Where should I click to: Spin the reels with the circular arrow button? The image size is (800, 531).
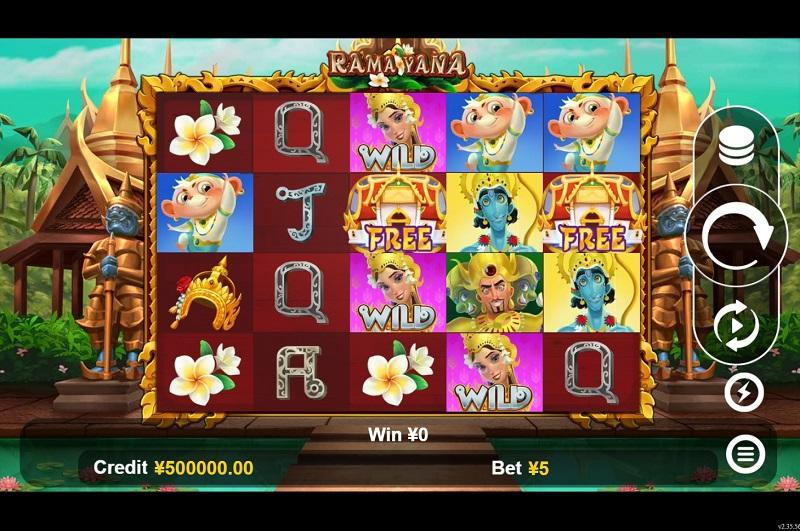pos(737,237)
